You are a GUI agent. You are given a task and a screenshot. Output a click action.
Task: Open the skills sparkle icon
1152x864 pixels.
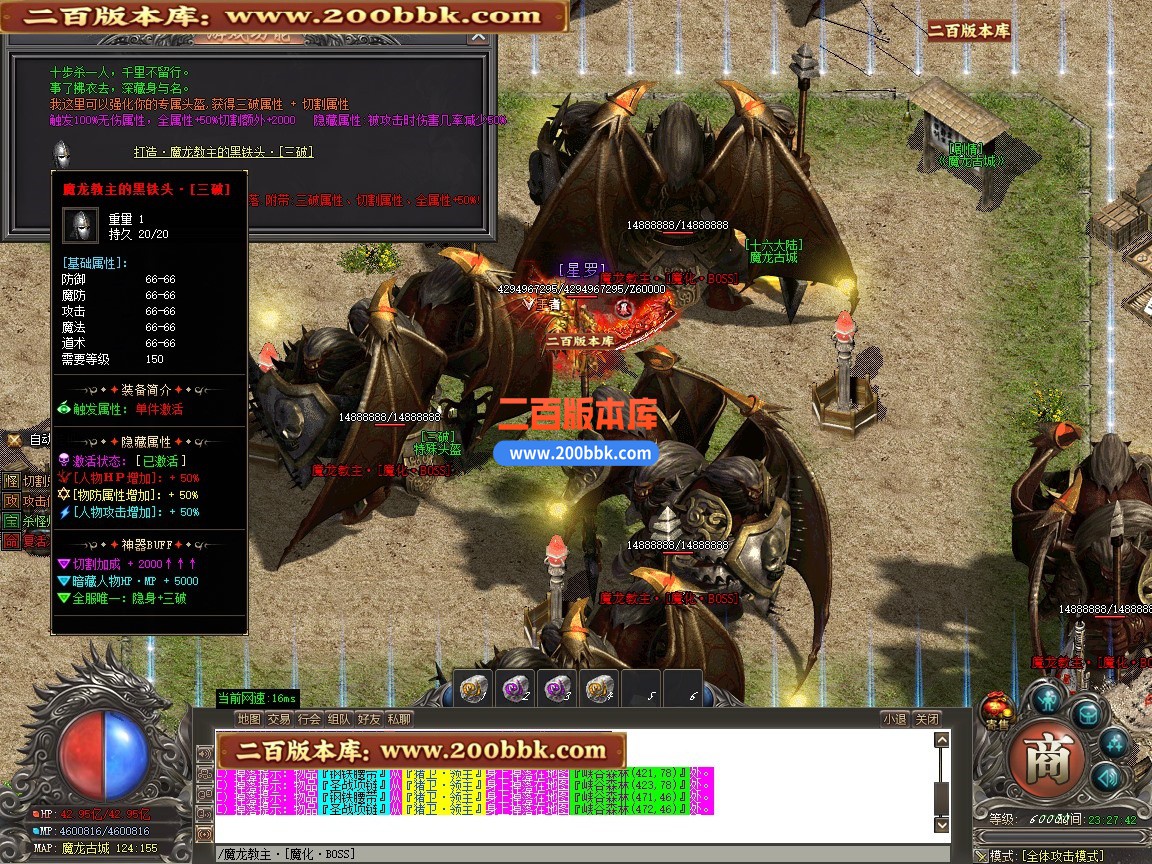coord(1113,742)
